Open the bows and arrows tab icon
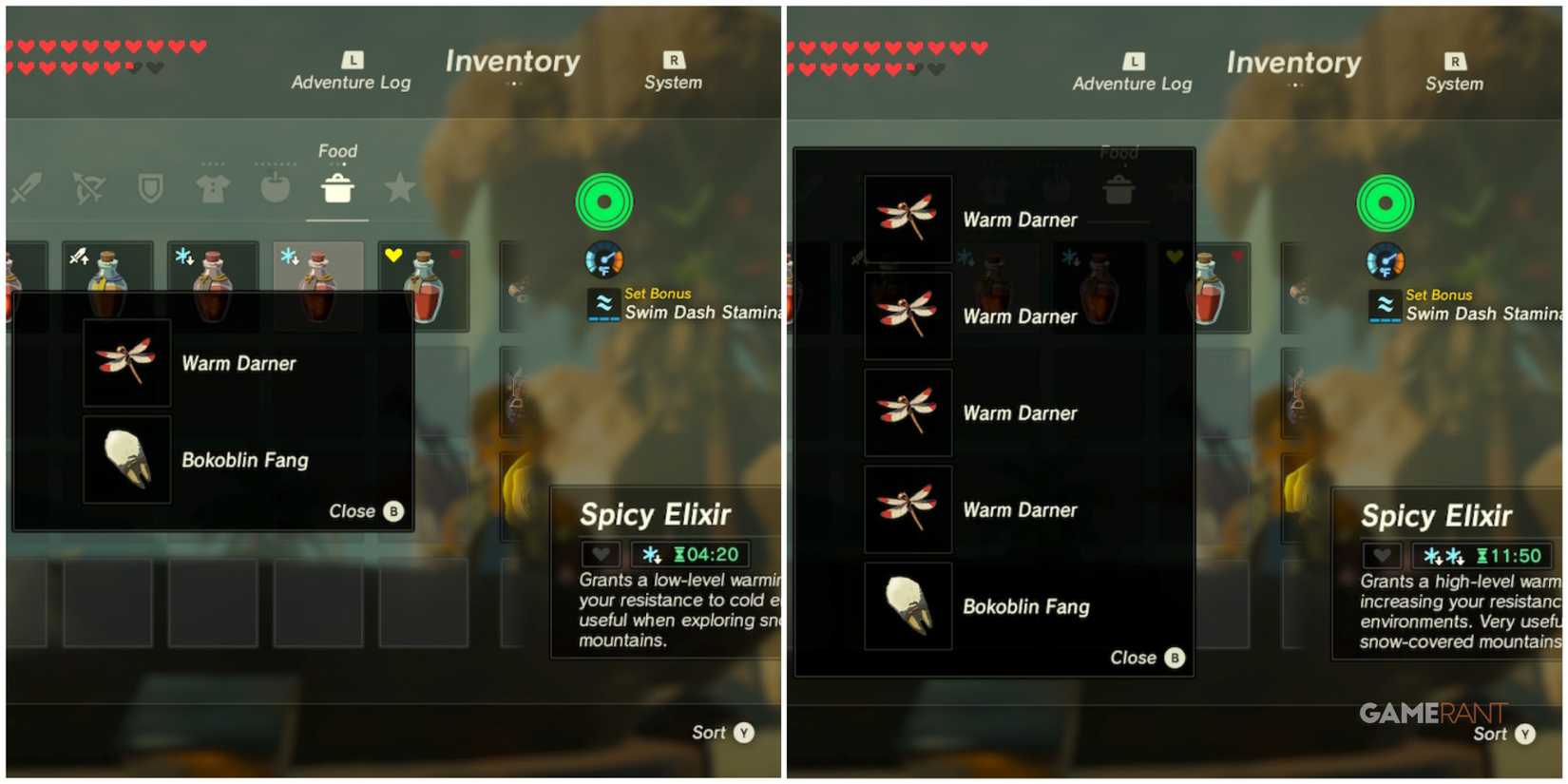The width and height of the screenshot is (1568, 784). (x=88, y=188)
